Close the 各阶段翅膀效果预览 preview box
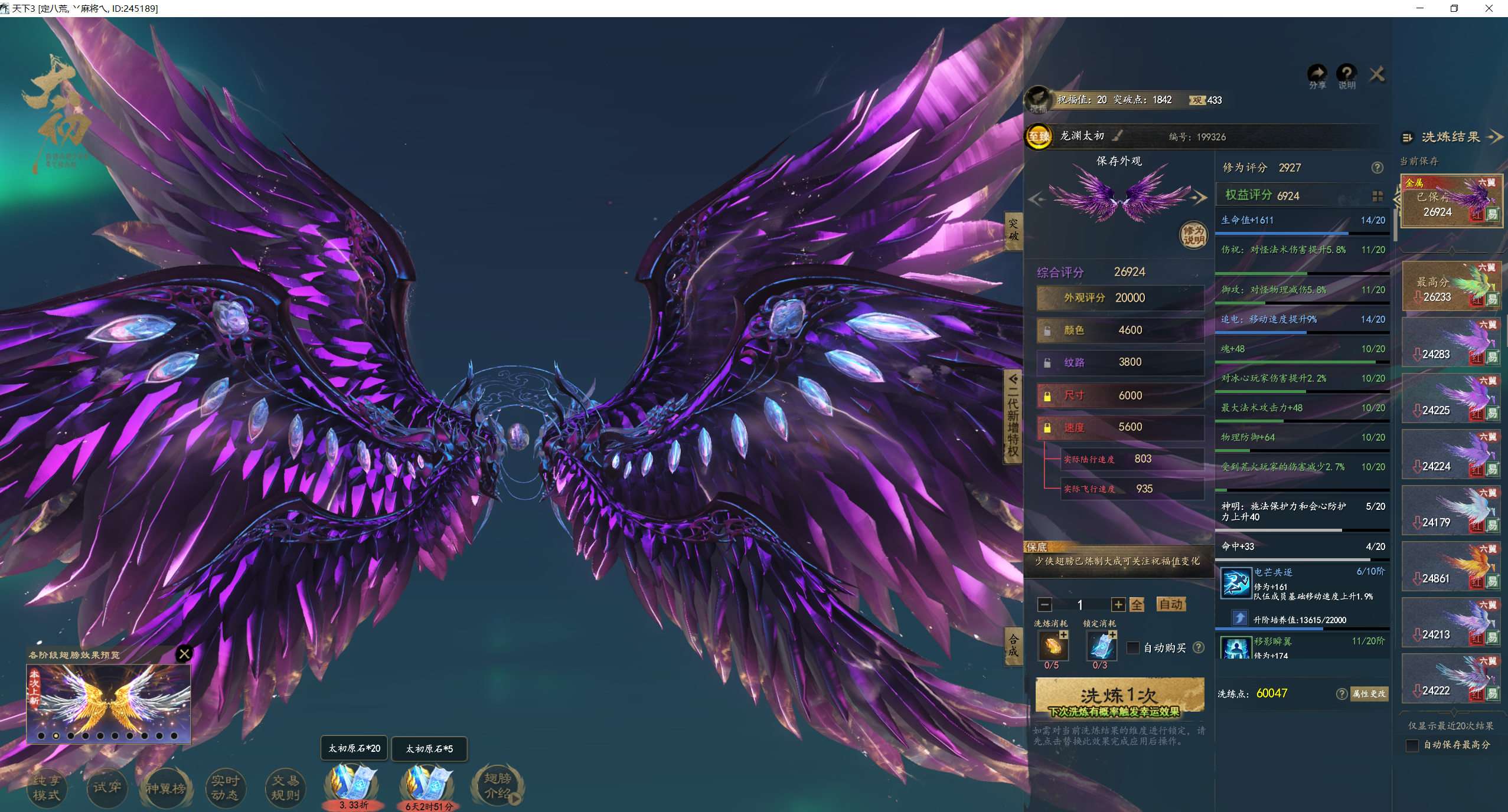The width and height of the screenshot is (1508, 812). [x=184, y=654]
